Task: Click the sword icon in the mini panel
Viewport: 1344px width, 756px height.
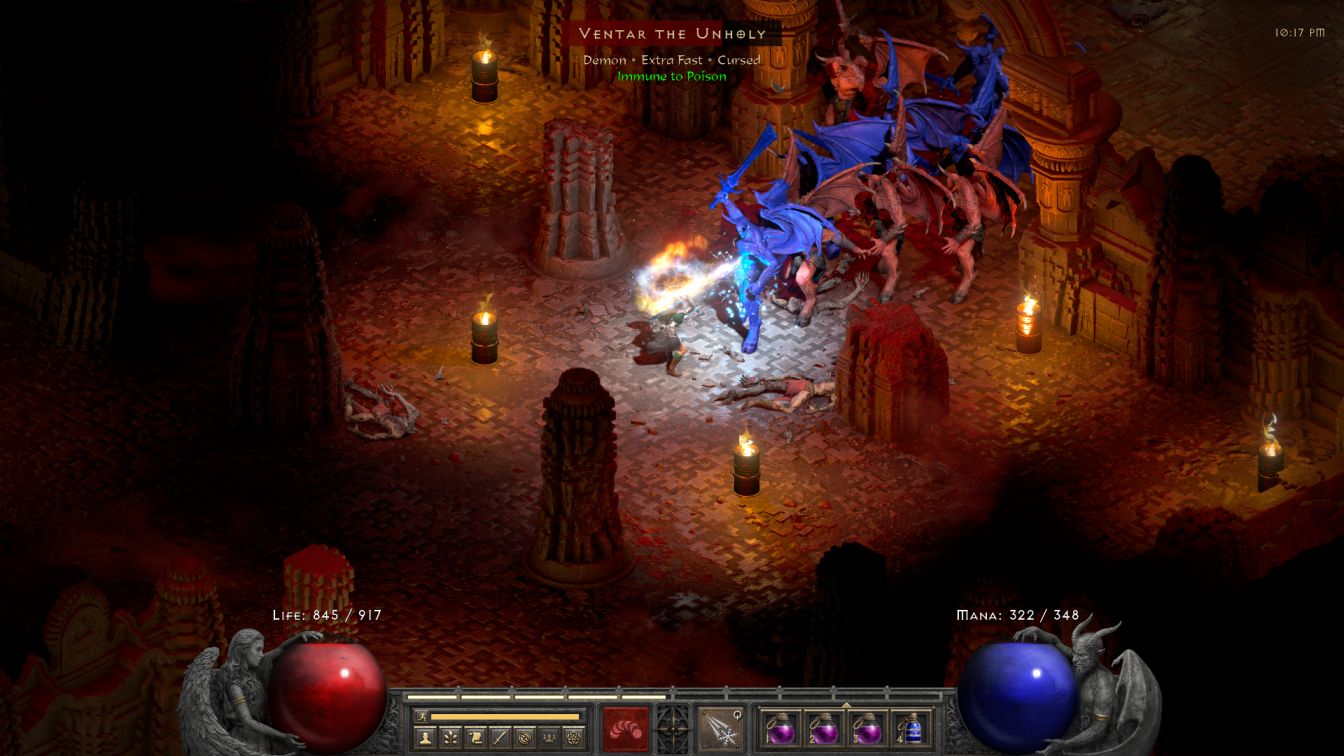Action: [x=500, y=738]
